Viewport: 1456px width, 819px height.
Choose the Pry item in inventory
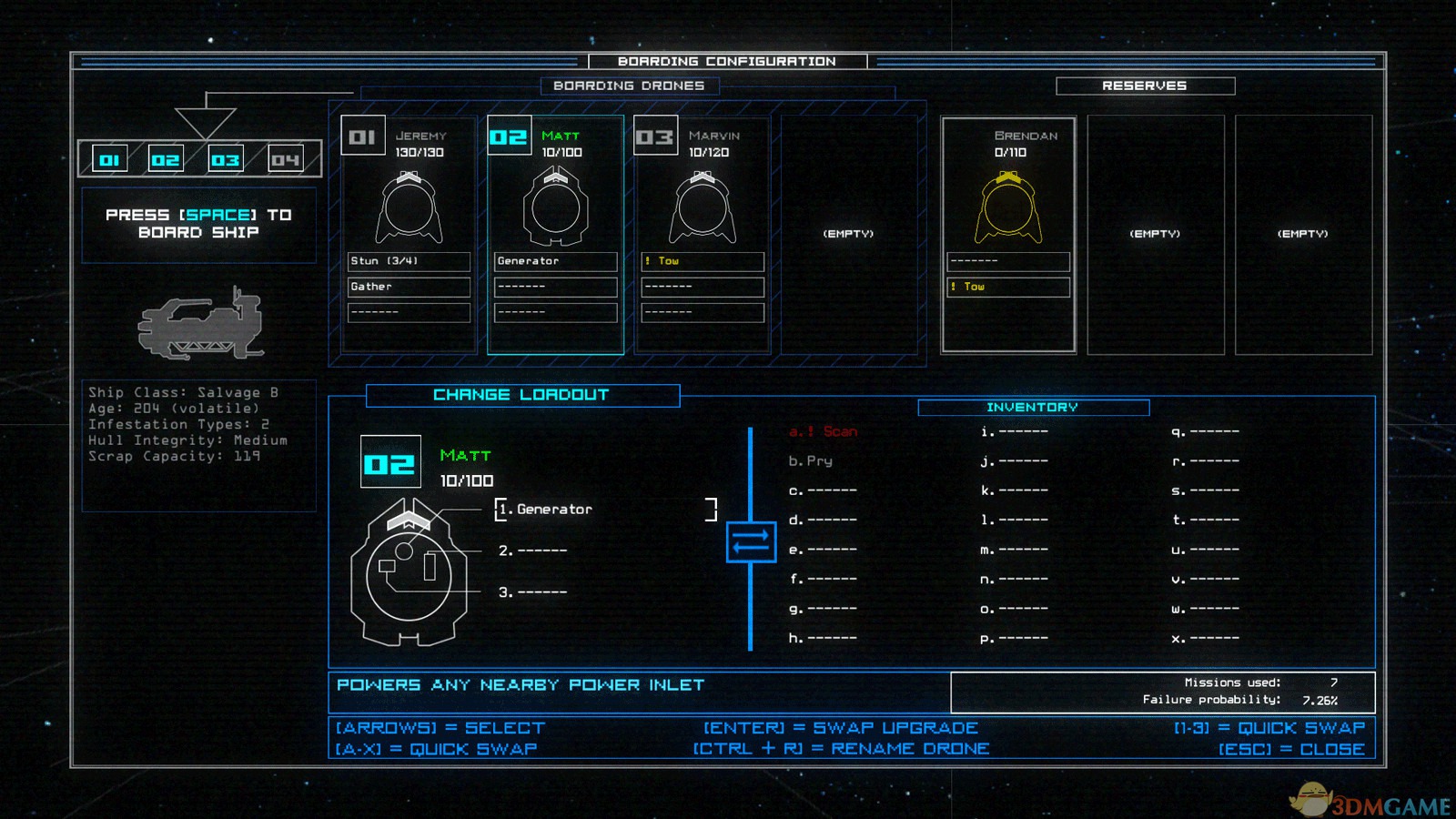(x=812, y=461)
